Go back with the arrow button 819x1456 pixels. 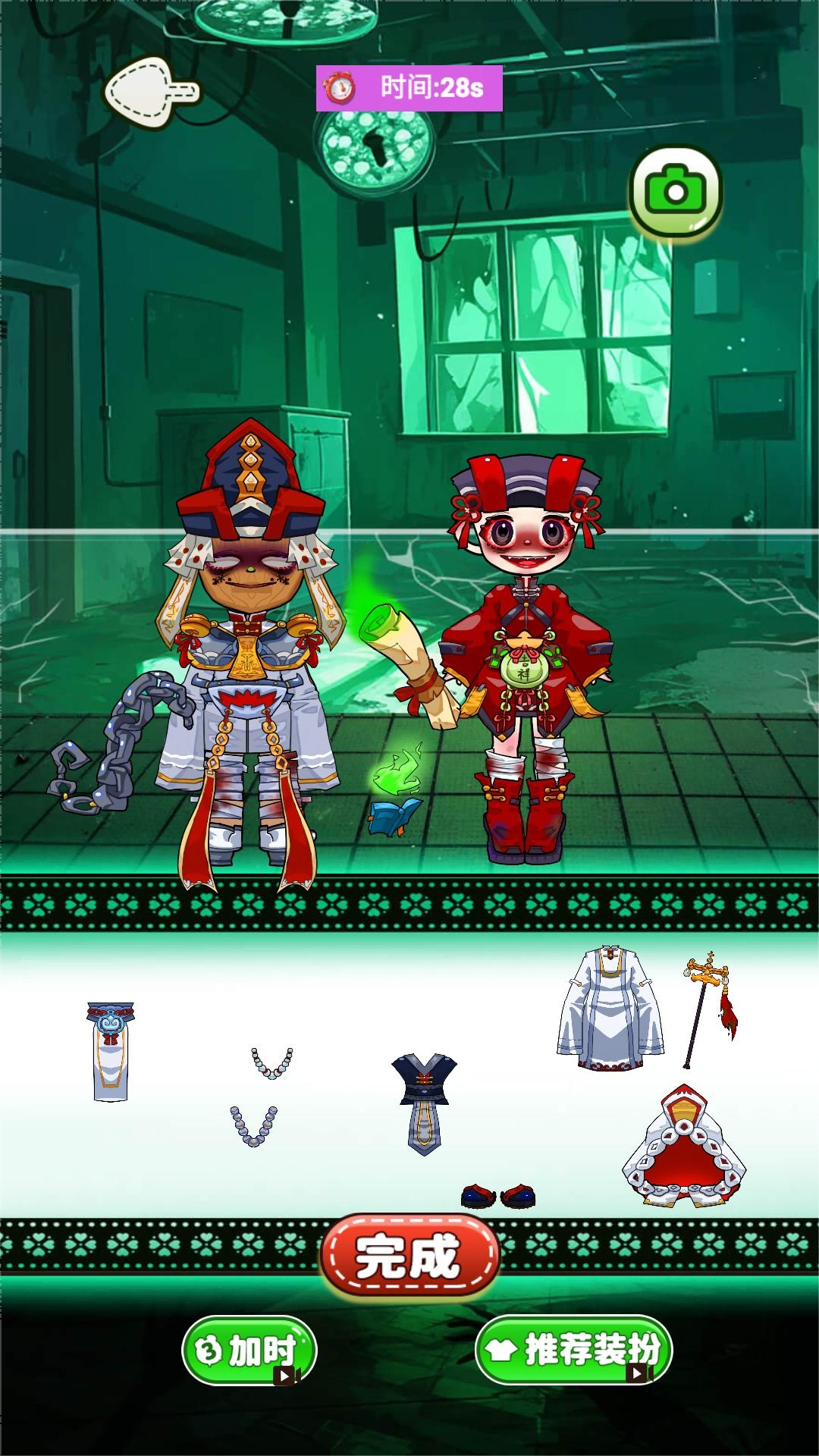pos(150,93)
